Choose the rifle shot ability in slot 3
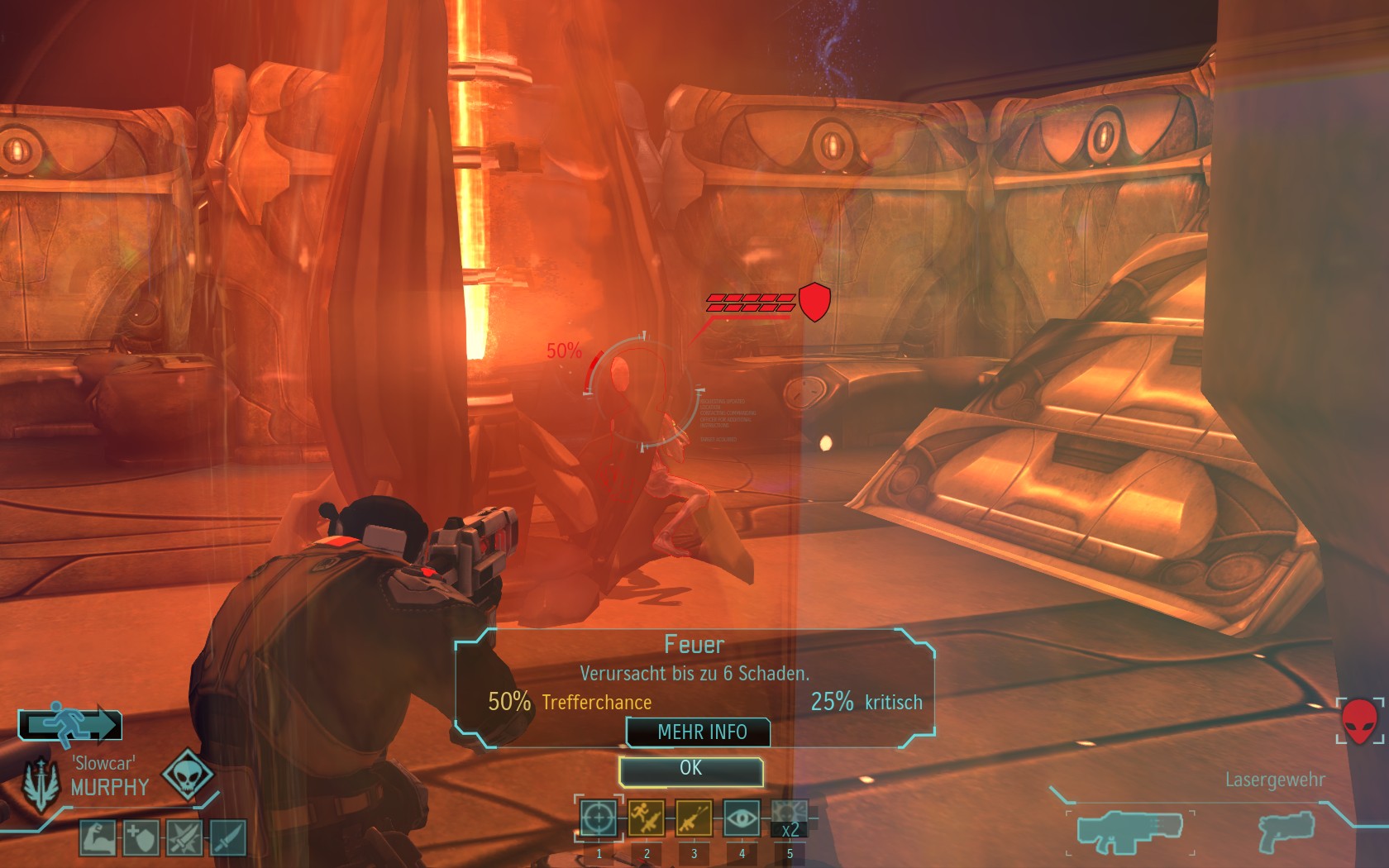Image resolution: width=1389 pixels, height=868 pixels. pyautogui.click(x=694, y=818)
